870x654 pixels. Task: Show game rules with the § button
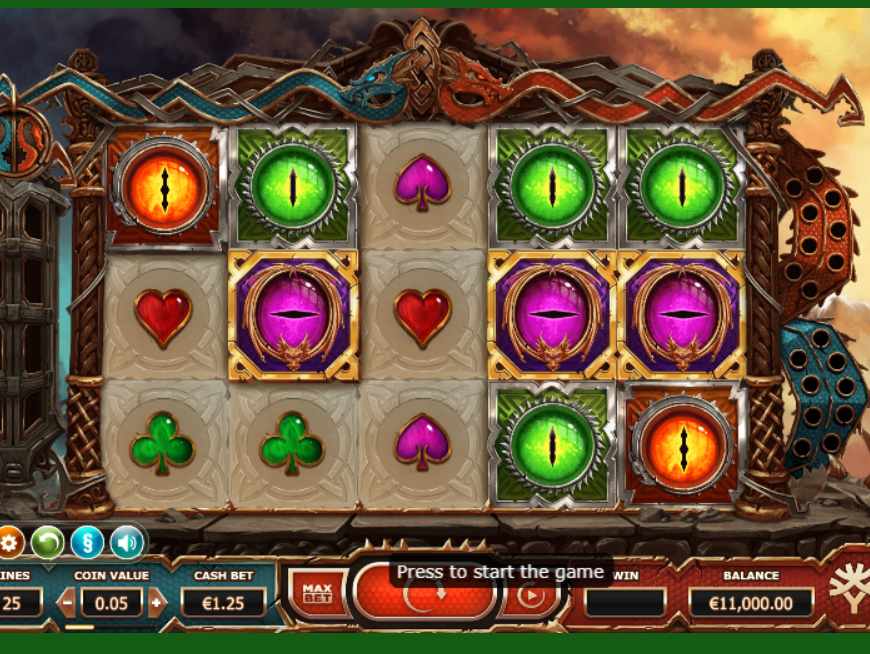tap(87, 543)
